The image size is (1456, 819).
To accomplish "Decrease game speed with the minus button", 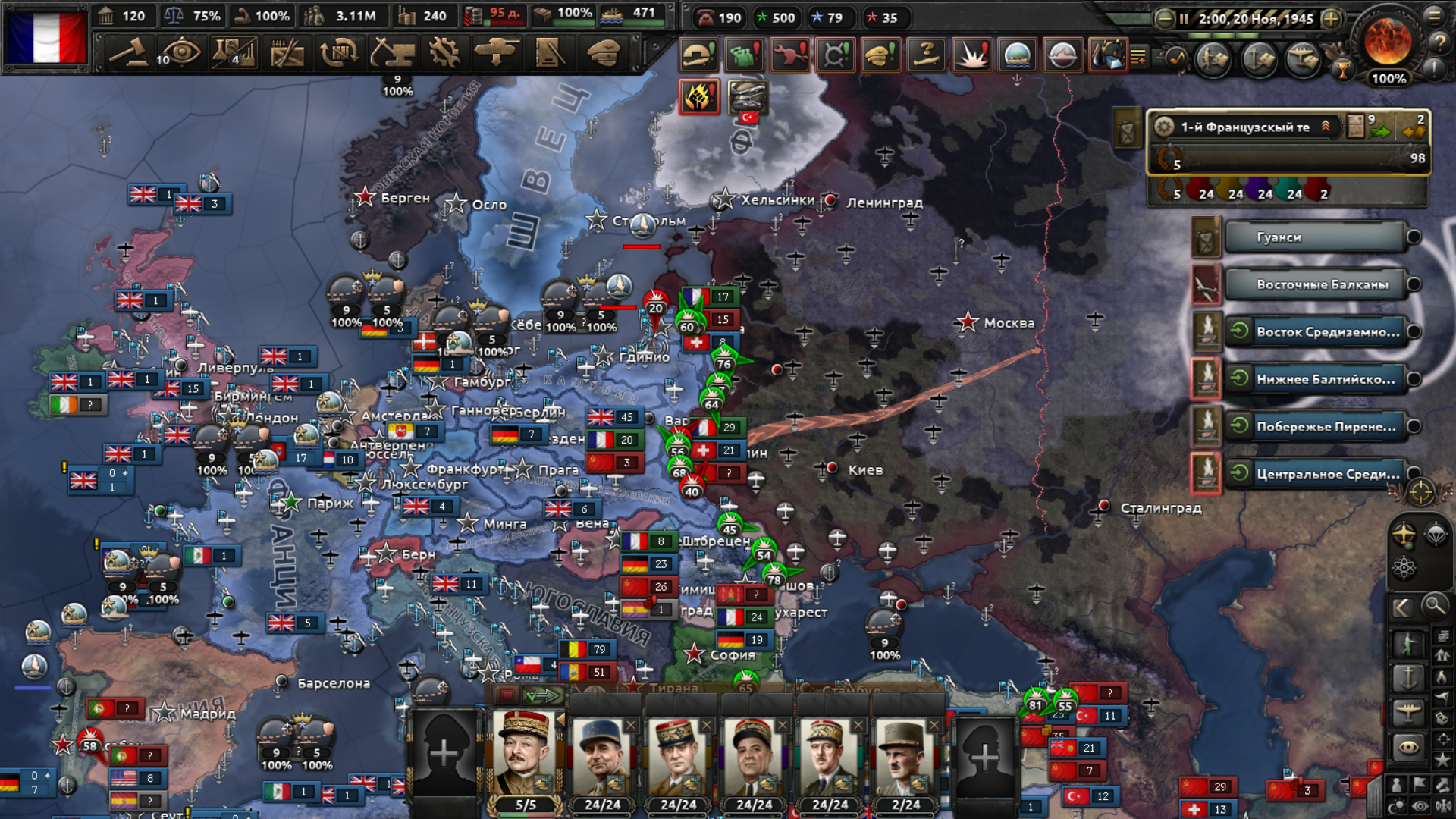I will pyautogui.click(x=1164, y=19).
